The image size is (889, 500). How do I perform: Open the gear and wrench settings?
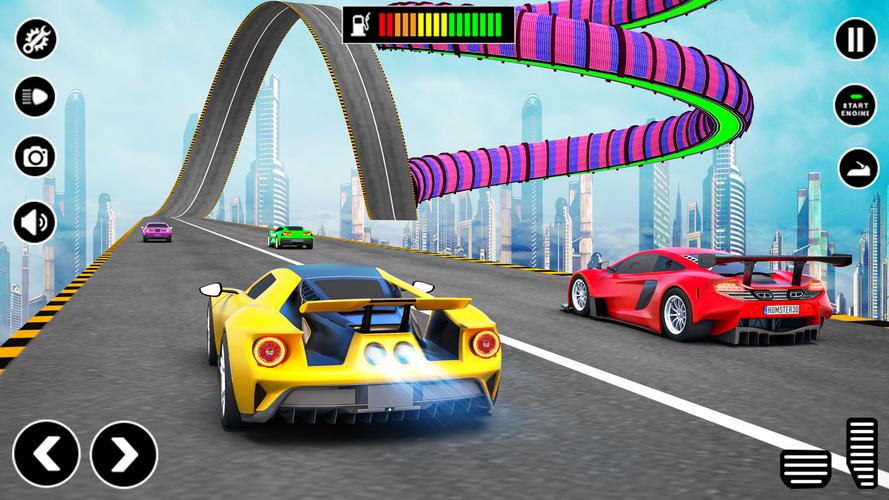35,39
